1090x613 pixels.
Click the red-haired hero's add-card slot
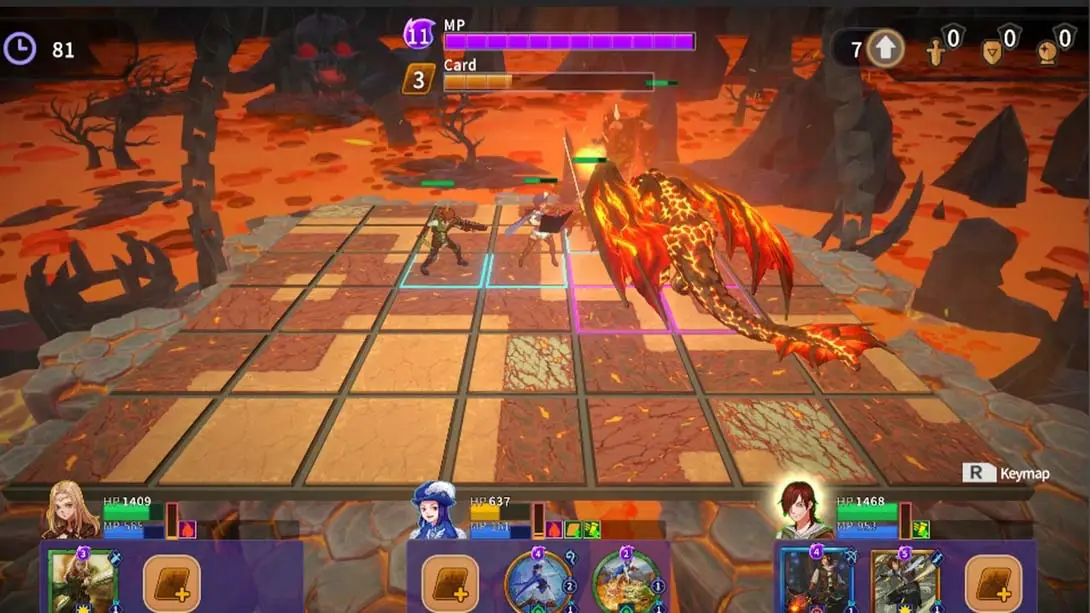[x=993, y=583]
